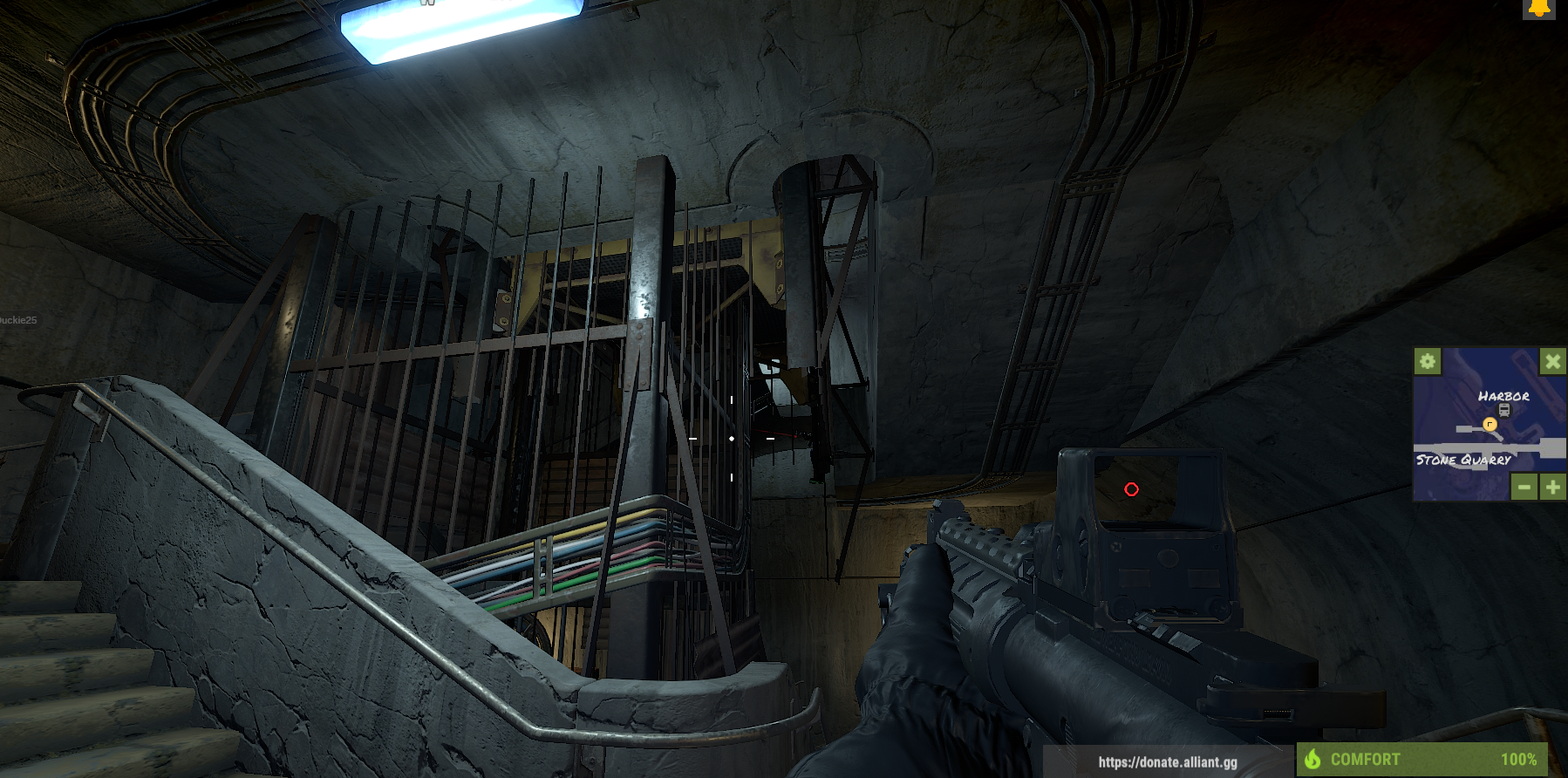Visit the donate.alliant.gg link
The width and height of the screenshot is (1568, 778).
point(1167,761)
